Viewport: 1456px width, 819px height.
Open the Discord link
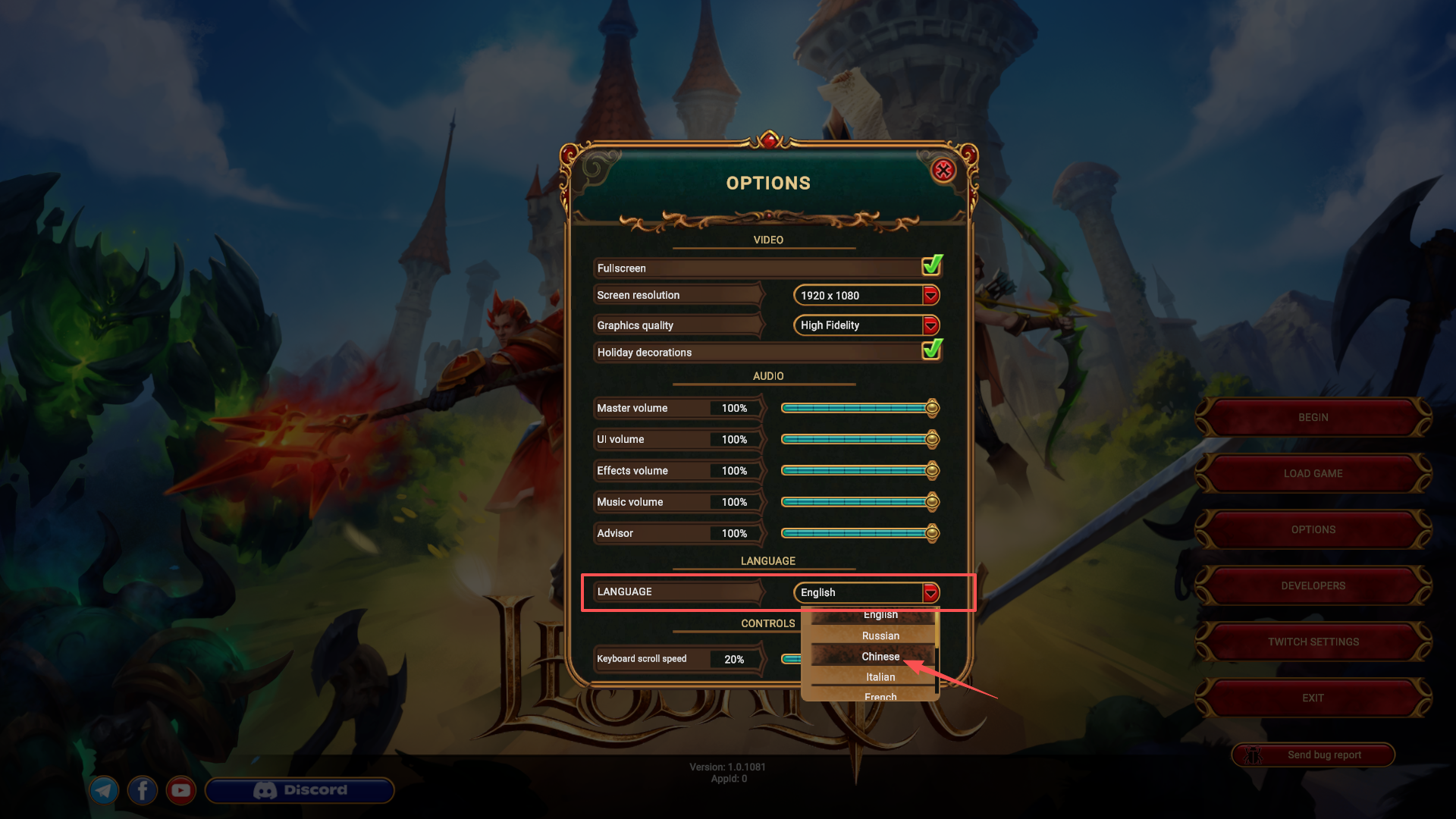pyautogui.click(x=300, y=790)
